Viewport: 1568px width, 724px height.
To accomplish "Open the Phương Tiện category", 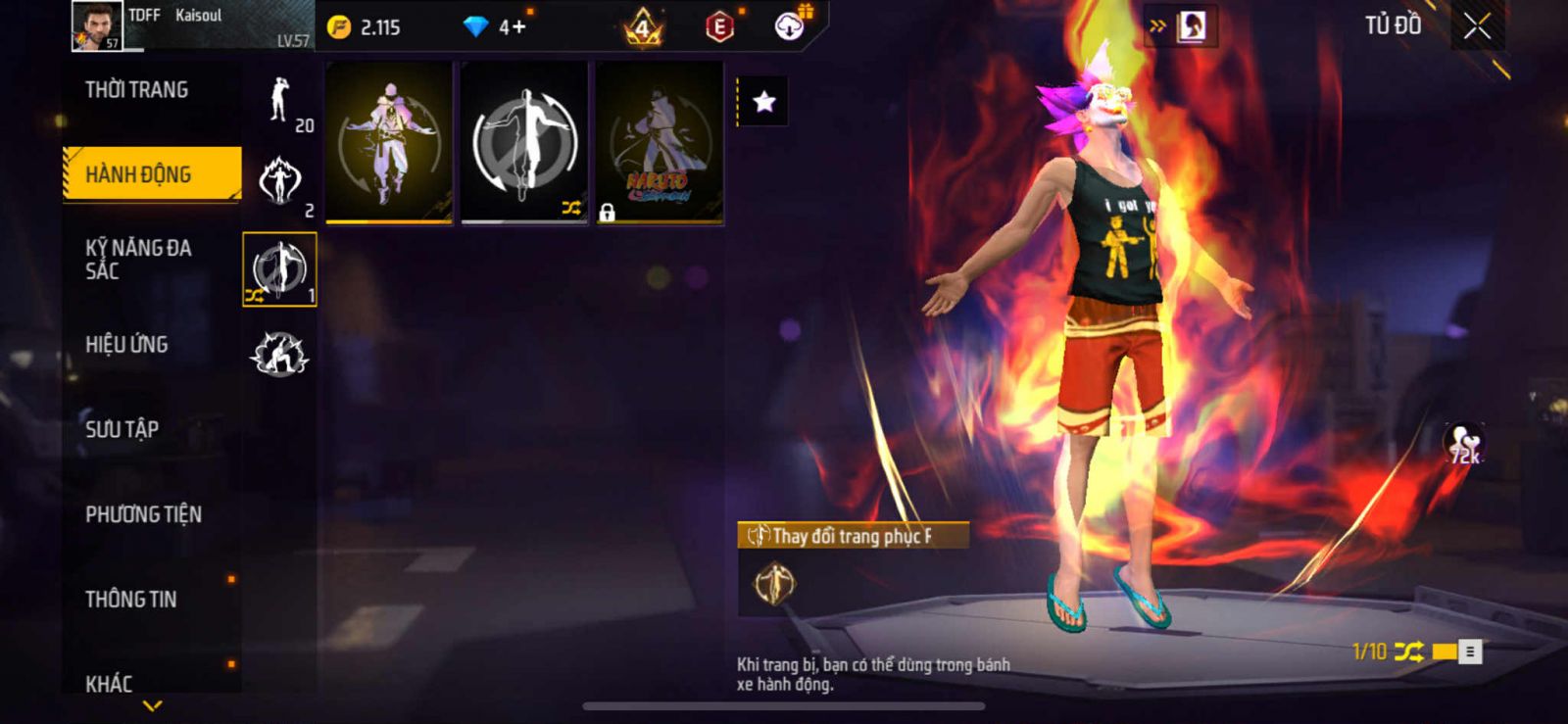I will coord(143,514).
